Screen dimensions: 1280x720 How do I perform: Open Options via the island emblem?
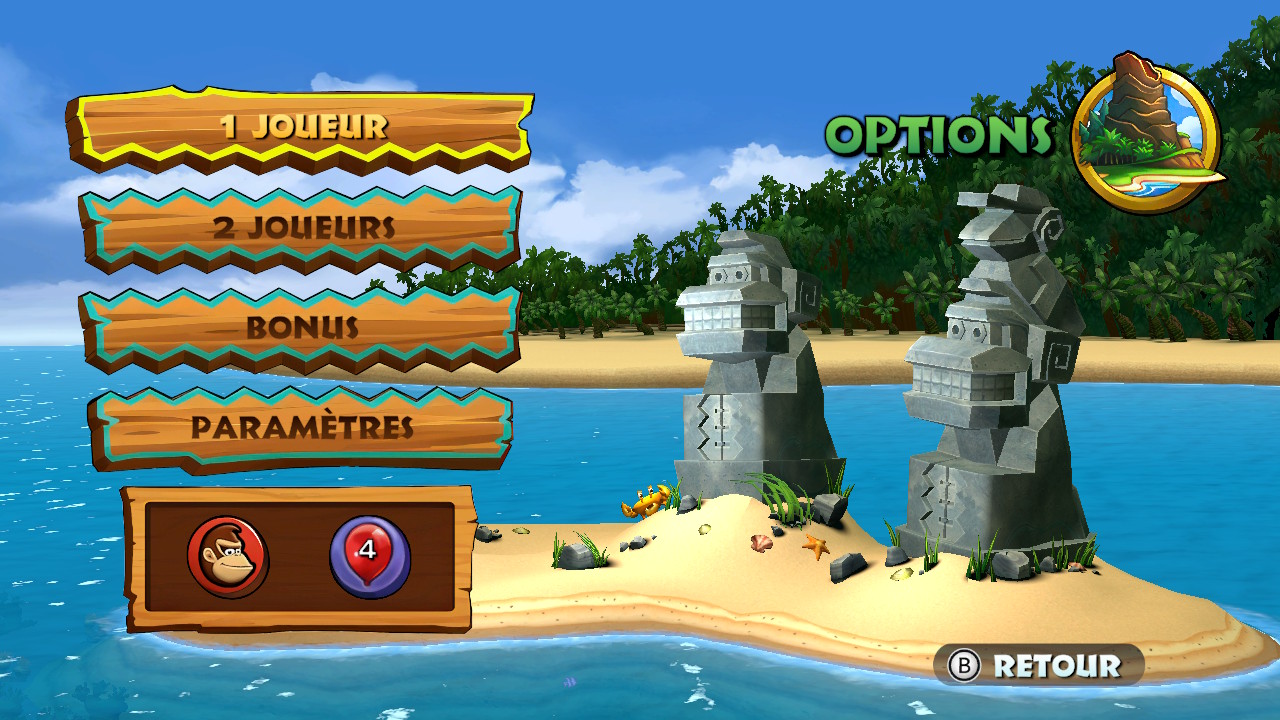[x=1146, y=132]
